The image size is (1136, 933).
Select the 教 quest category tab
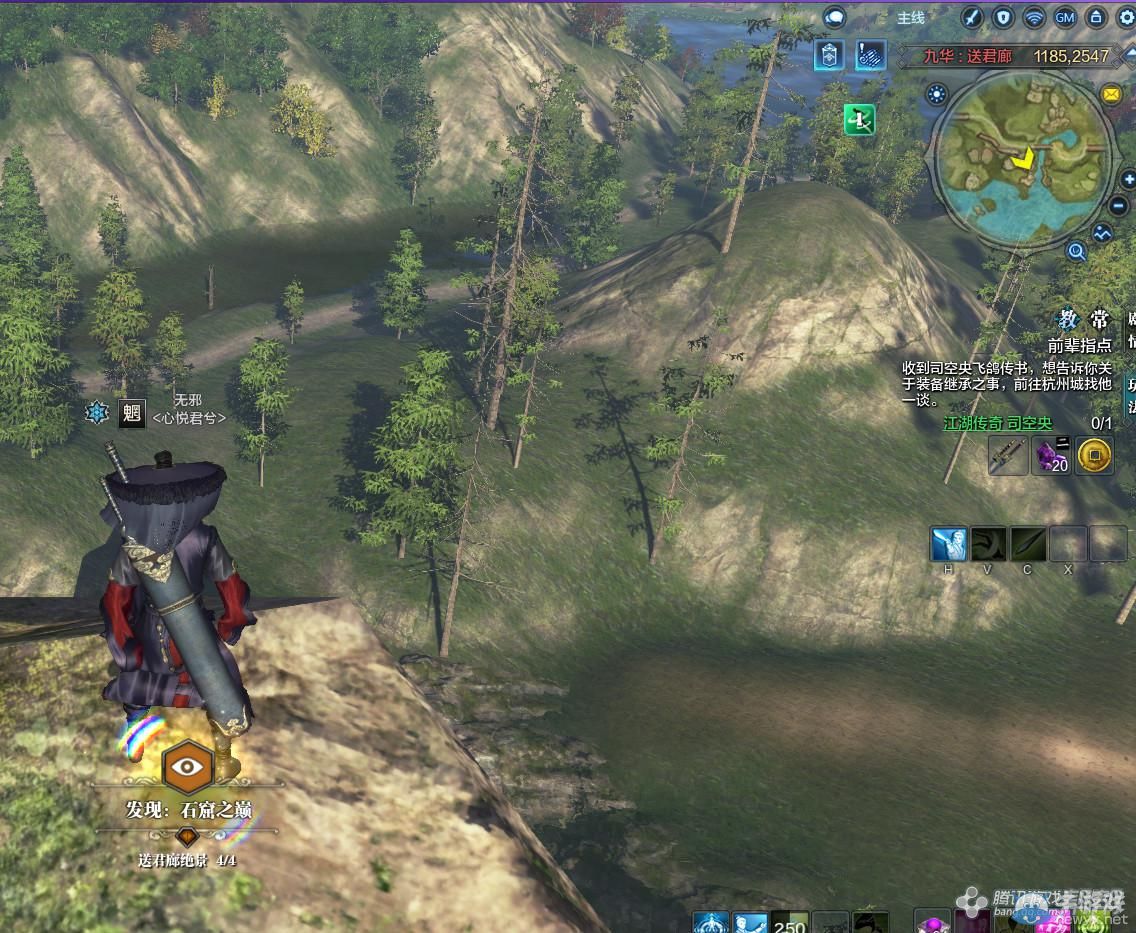pos(1069,320)
